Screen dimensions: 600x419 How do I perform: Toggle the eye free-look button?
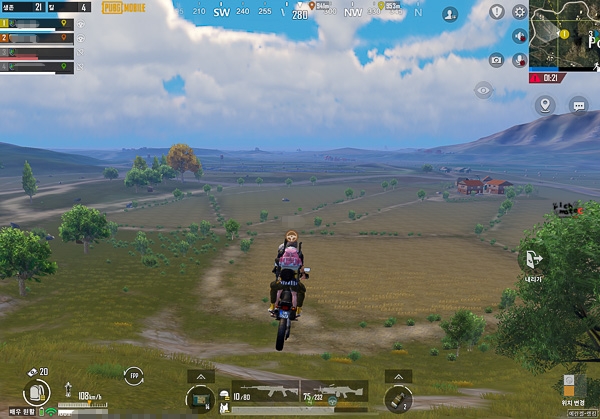[x=484, y=90]
